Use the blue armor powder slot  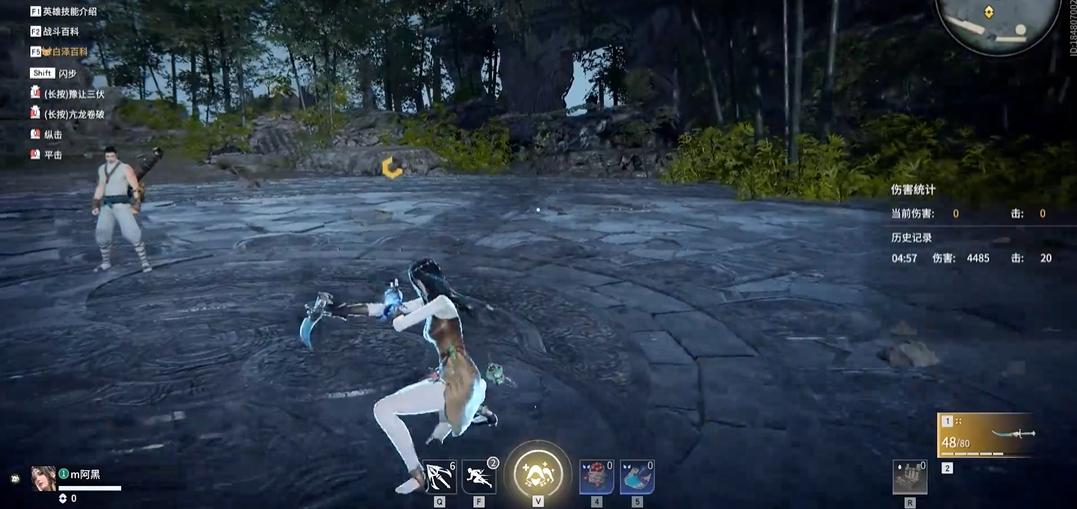click(637, 477)
